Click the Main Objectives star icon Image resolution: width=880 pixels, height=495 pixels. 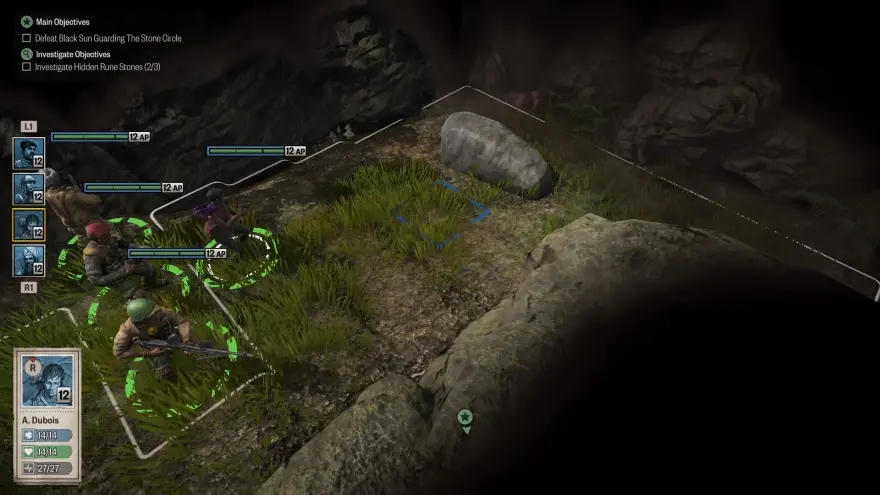(27, 21)
